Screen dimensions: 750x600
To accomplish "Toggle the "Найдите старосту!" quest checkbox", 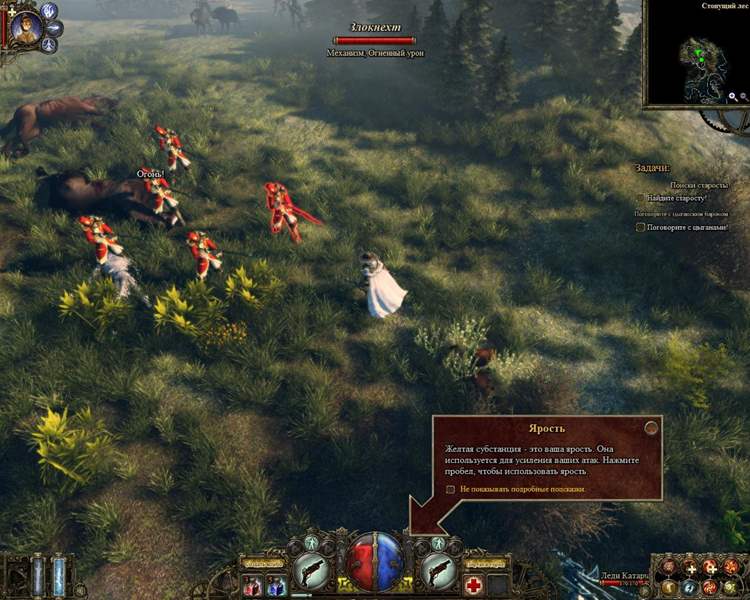I will point(641,198).
